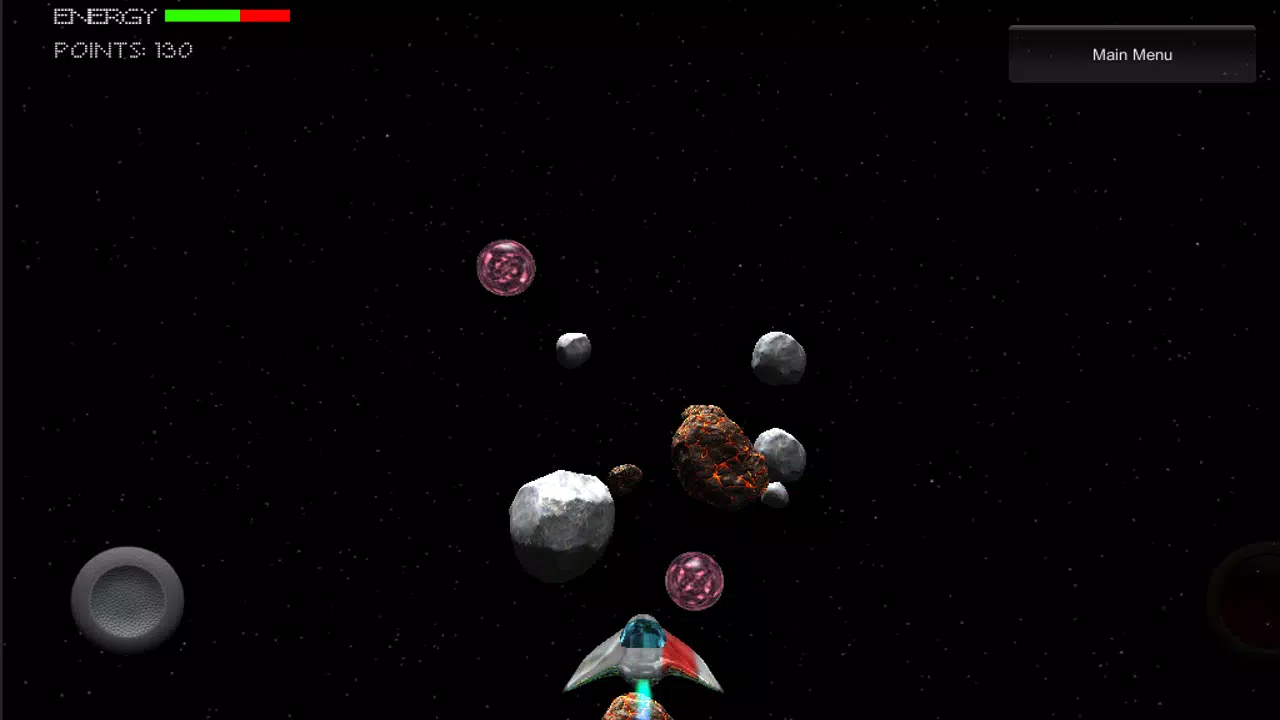Tap the red portion of the energy bar
The image size is (1280, 720).
tap(265, 15)
